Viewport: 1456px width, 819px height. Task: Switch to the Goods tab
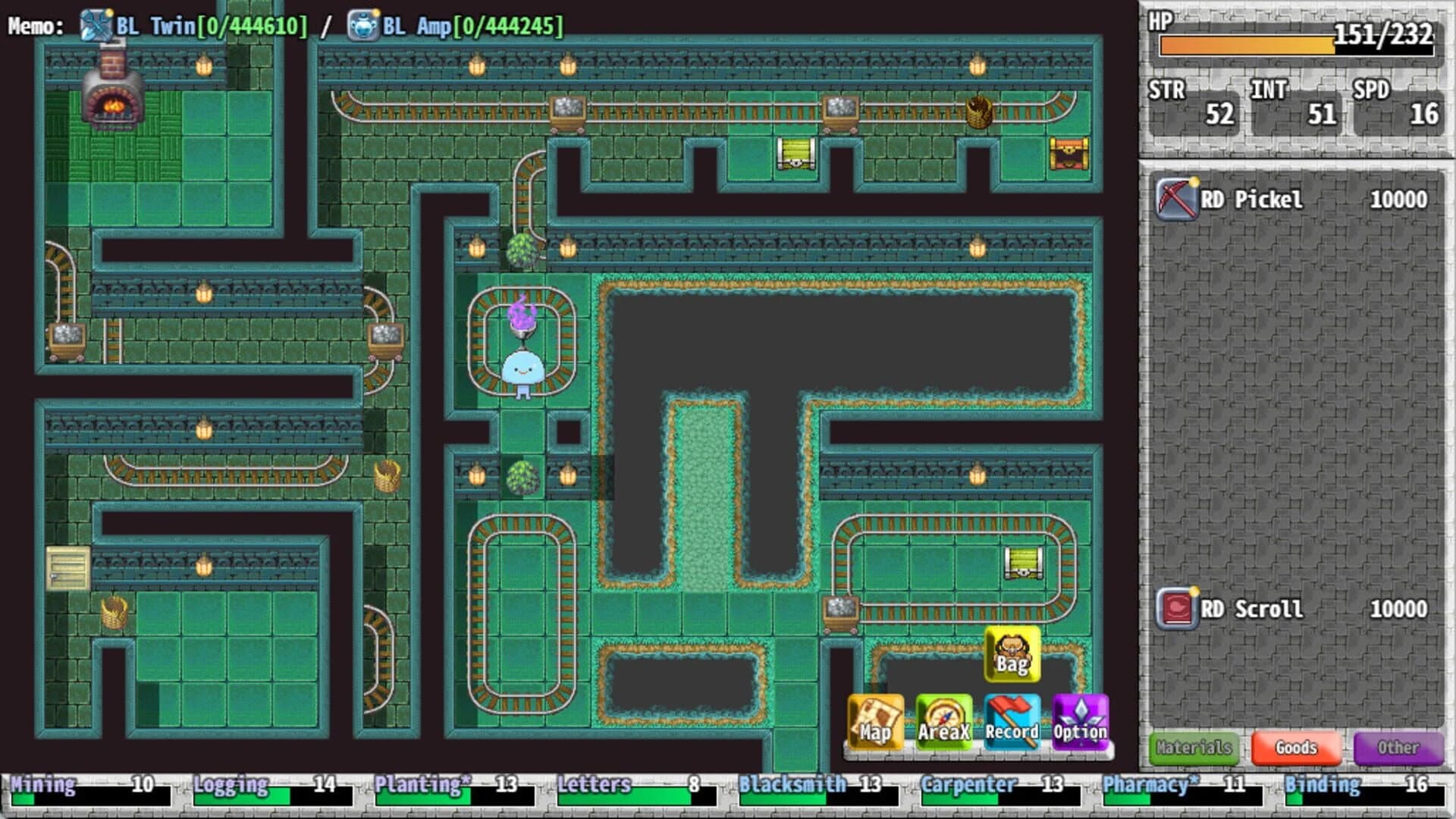(x=1297, y=748)
